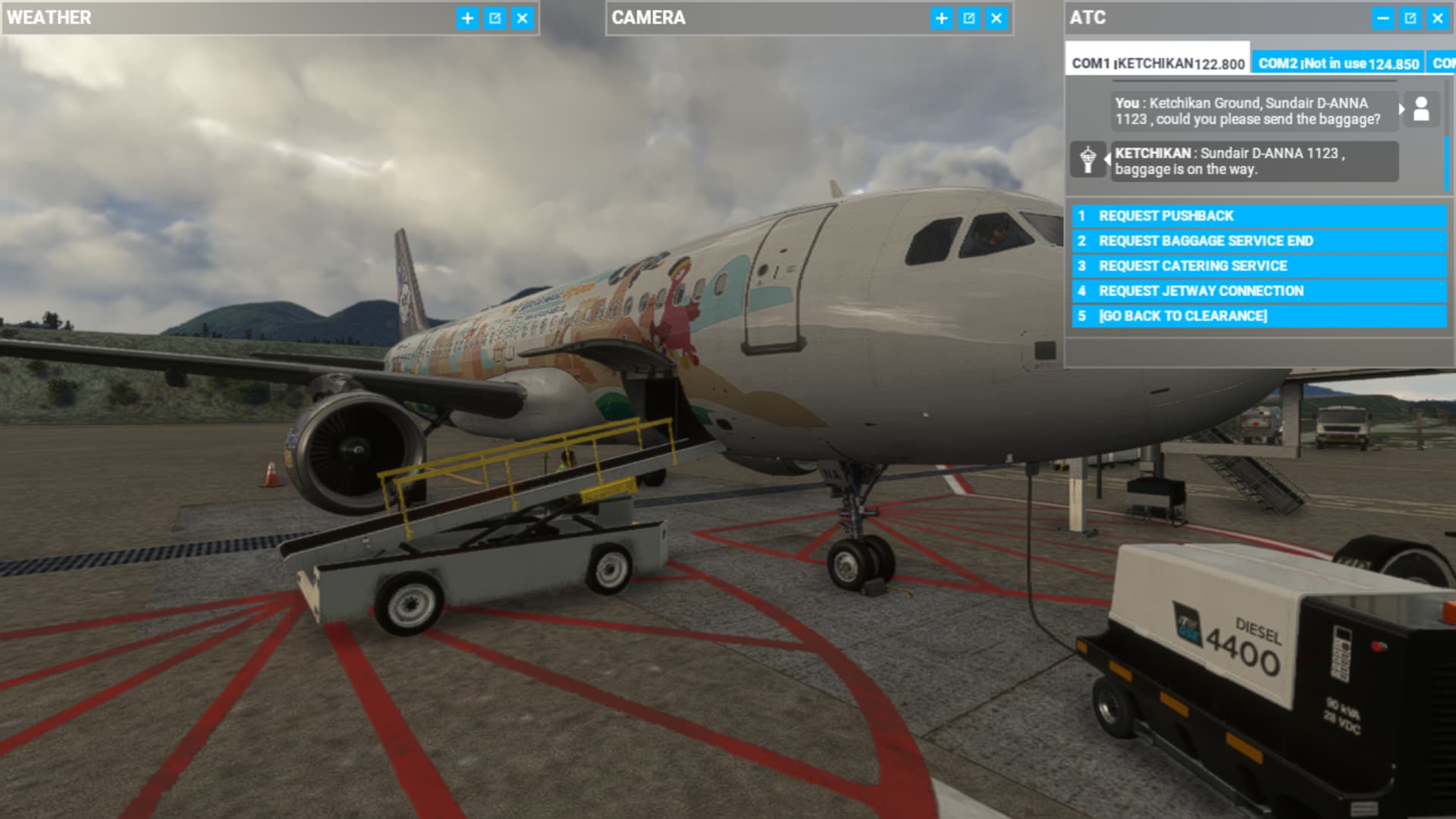Select the pilot avatar icon beside your message

[1421, 110]
